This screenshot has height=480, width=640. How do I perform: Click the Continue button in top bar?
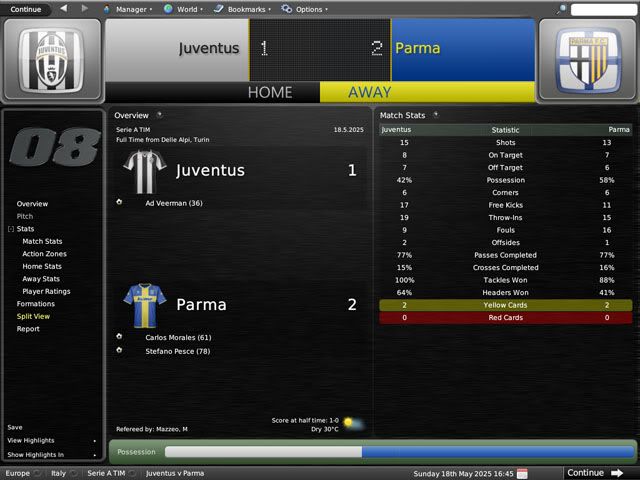26,9
